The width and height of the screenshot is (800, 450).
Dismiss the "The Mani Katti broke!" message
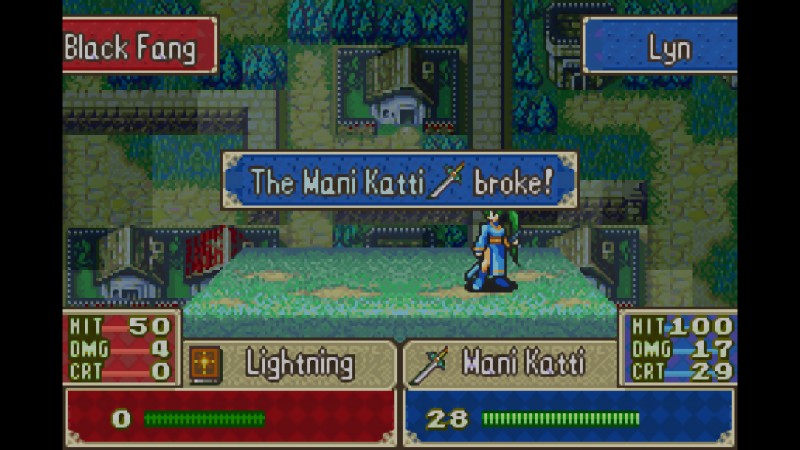coord(400,181)
